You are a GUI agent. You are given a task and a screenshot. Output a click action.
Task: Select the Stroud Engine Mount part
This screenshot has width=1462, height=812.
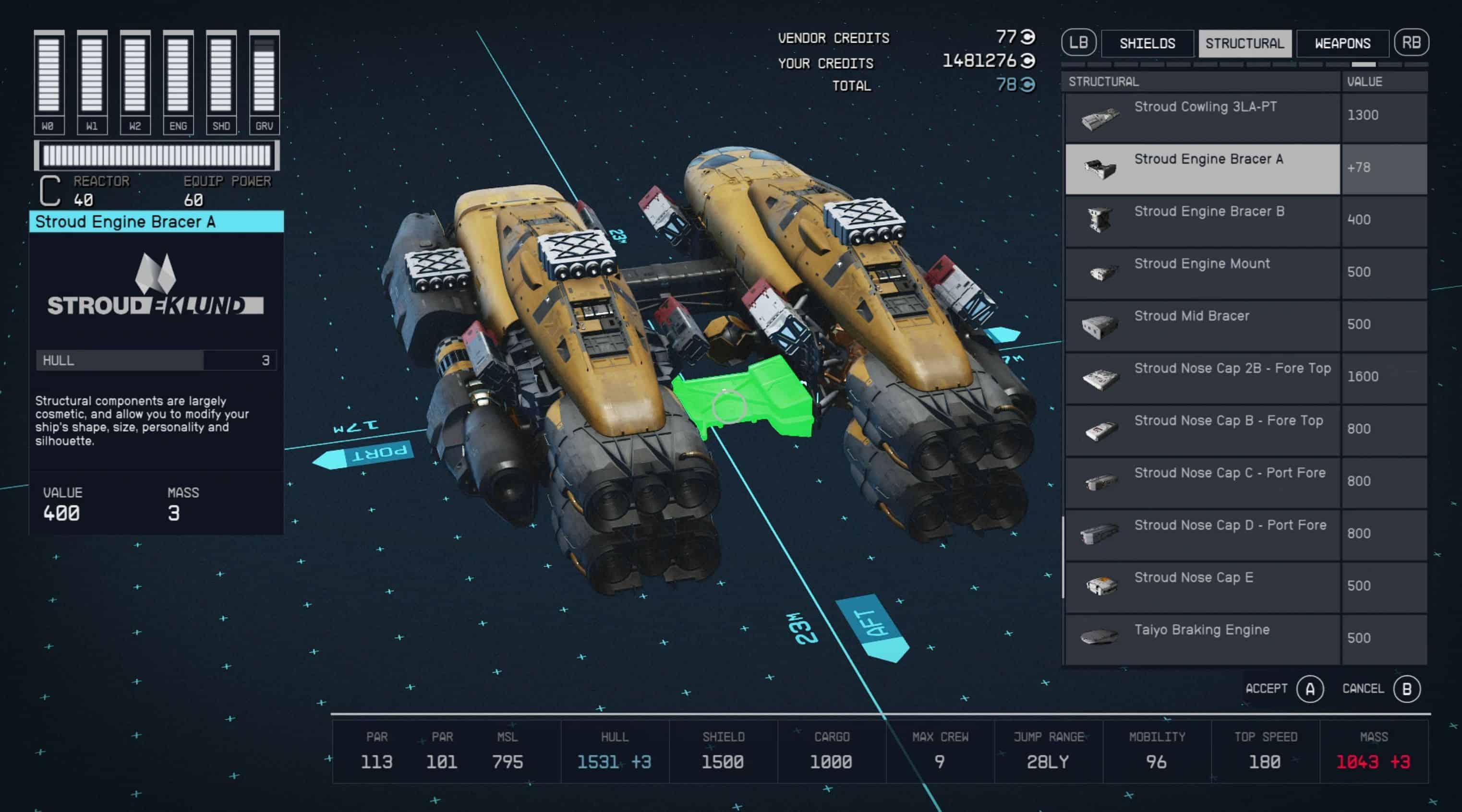click(x=1203, y=274)
